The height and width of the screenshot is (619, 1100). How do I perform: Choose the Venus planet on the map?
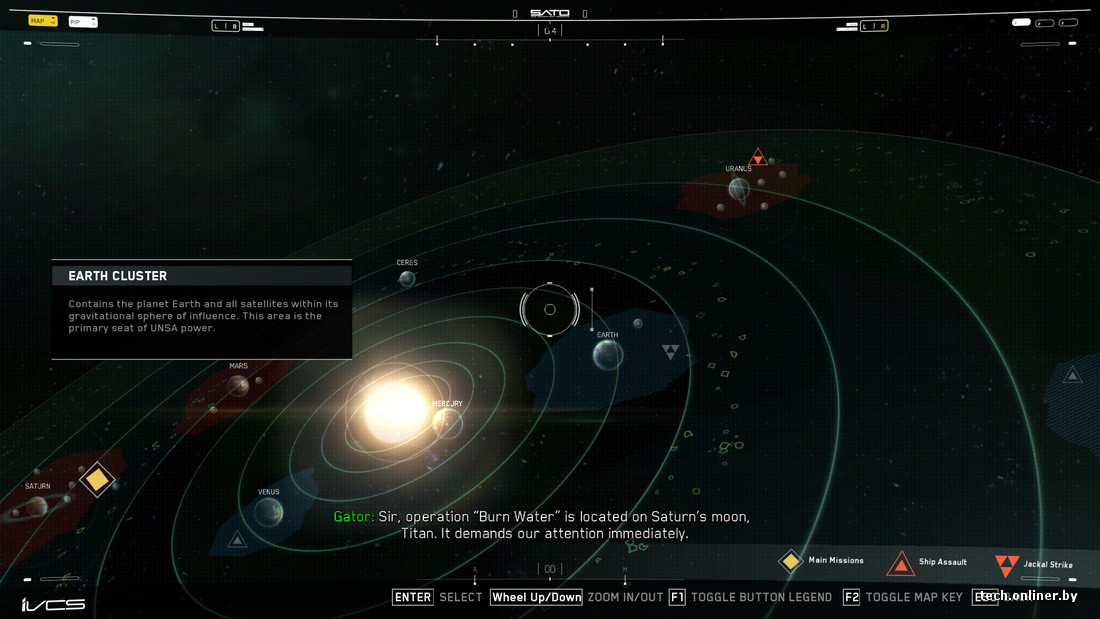(x=268, y=512)
